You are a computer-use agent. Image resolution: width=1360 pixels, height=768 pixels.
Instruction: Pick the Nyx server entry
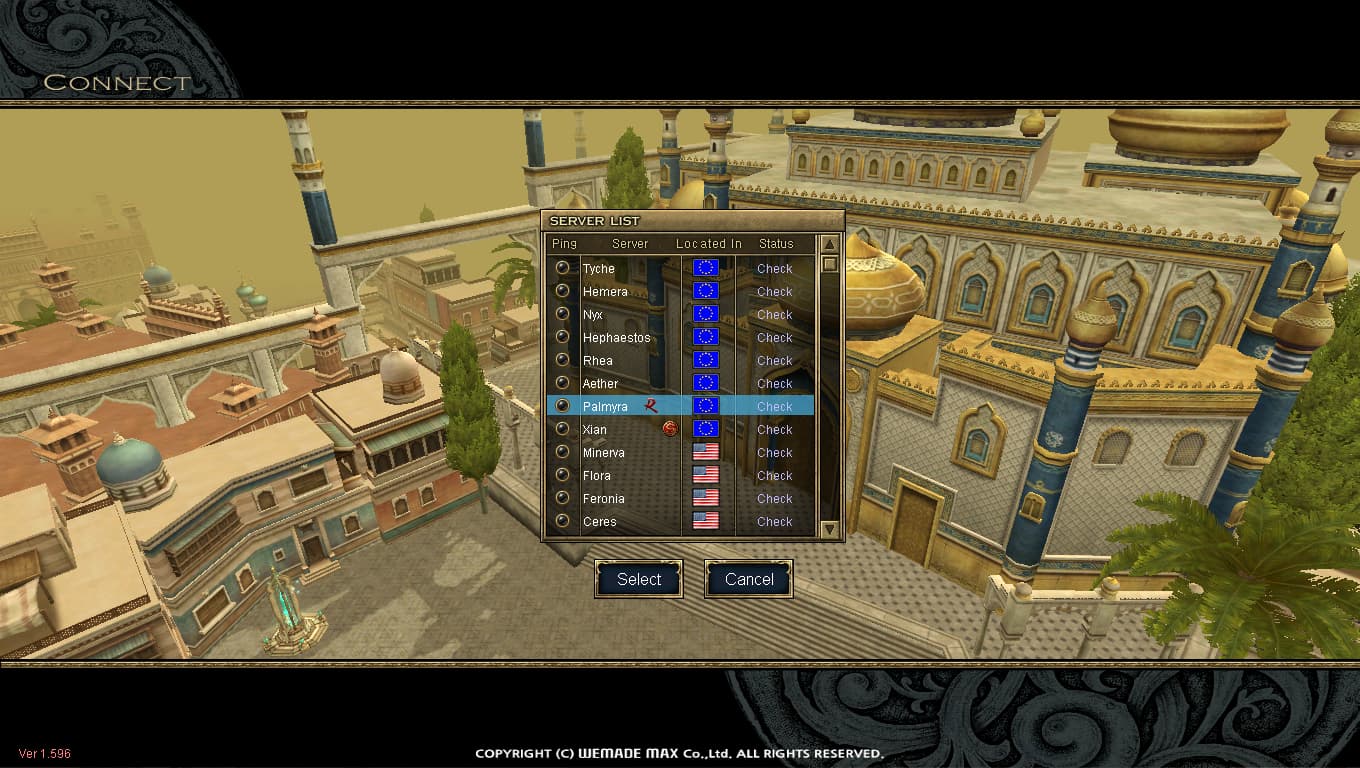pos(592,315)
